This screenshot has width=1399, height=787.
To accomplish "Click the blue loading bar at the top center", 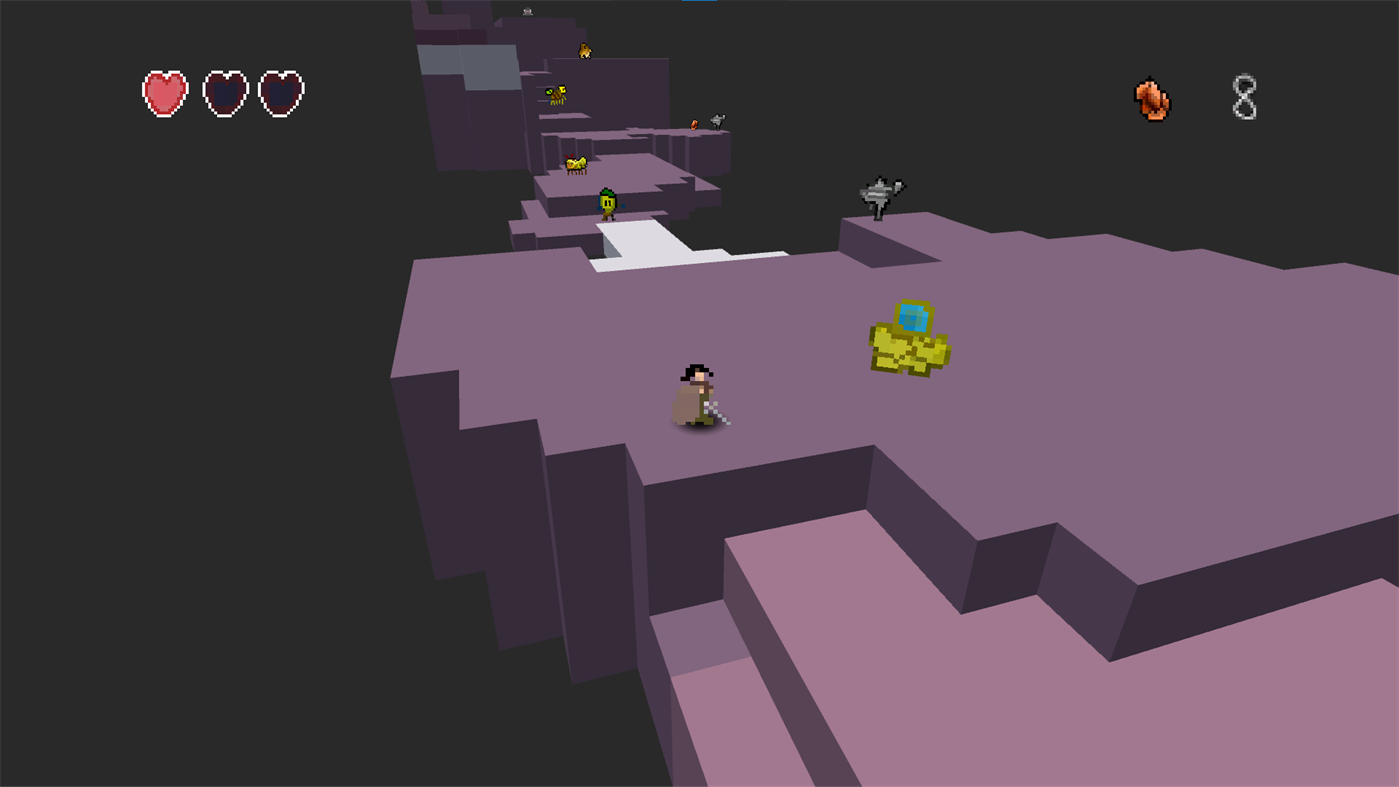I will [700, 2].
